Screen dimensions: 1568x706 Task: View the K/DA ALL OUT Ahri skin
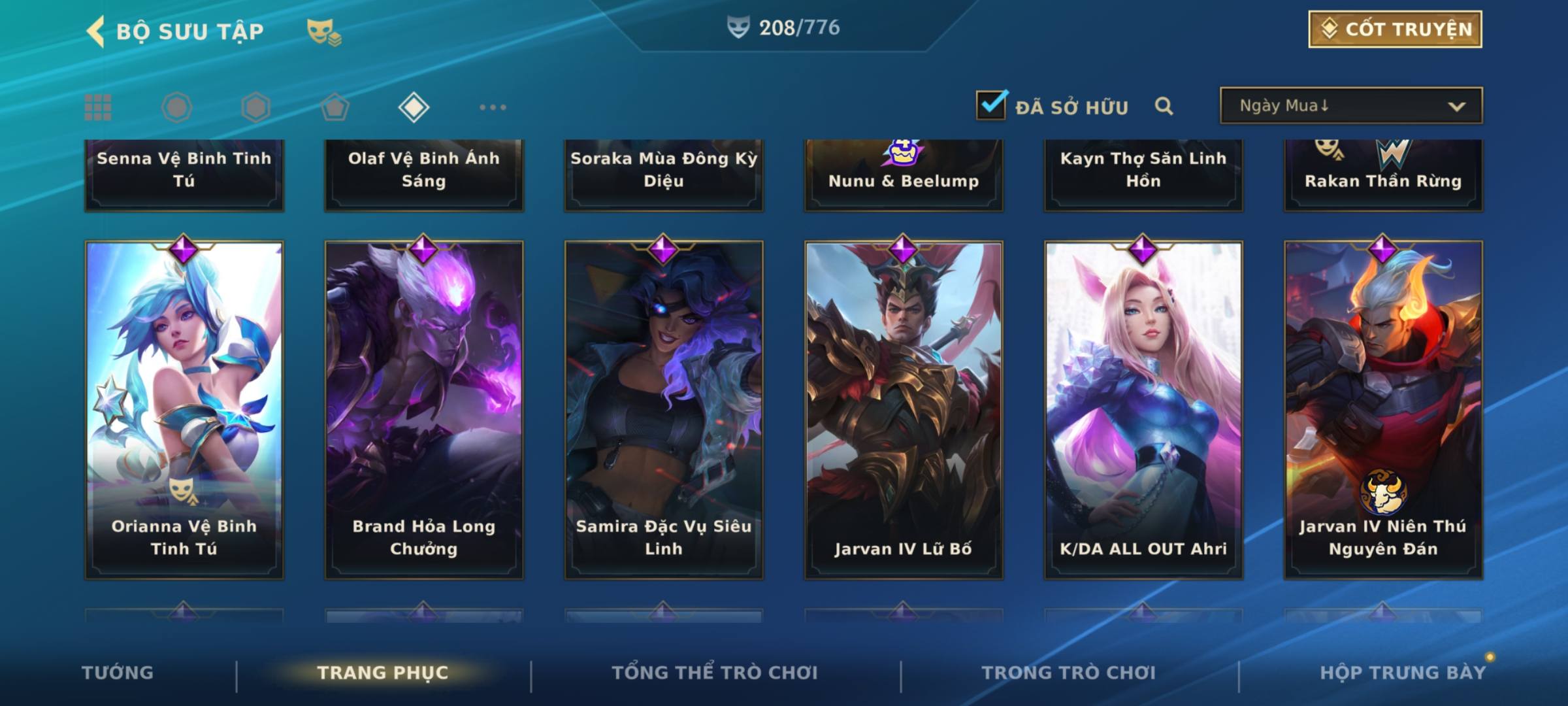(1143, 410)
